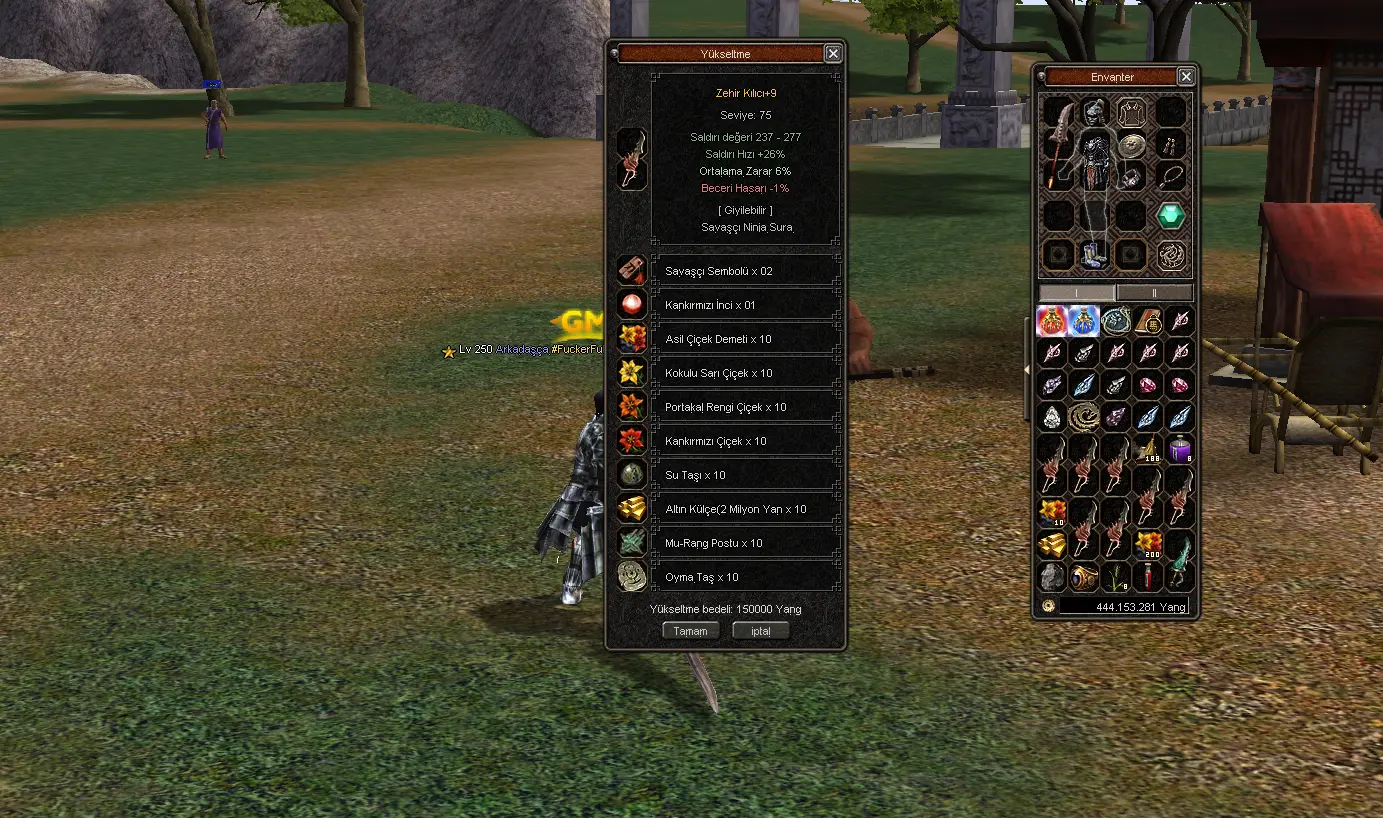Screen dimensions: 1383x818
Task: Click the Zehir Kılıcı+9 weapon icon
Action: [631, 160]
